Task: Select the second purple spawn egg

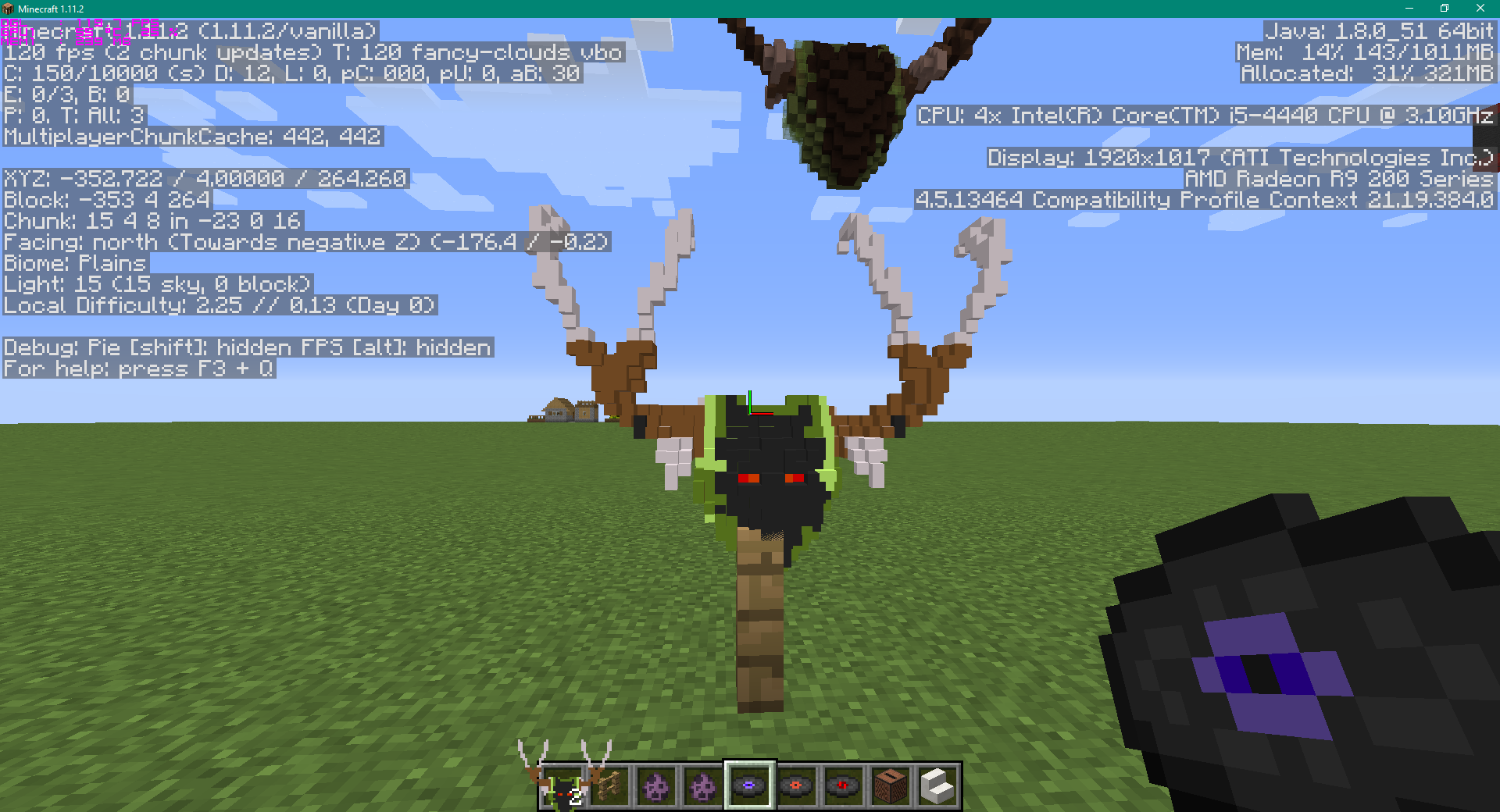Action: pyautogui.click(x=705, y=785)
